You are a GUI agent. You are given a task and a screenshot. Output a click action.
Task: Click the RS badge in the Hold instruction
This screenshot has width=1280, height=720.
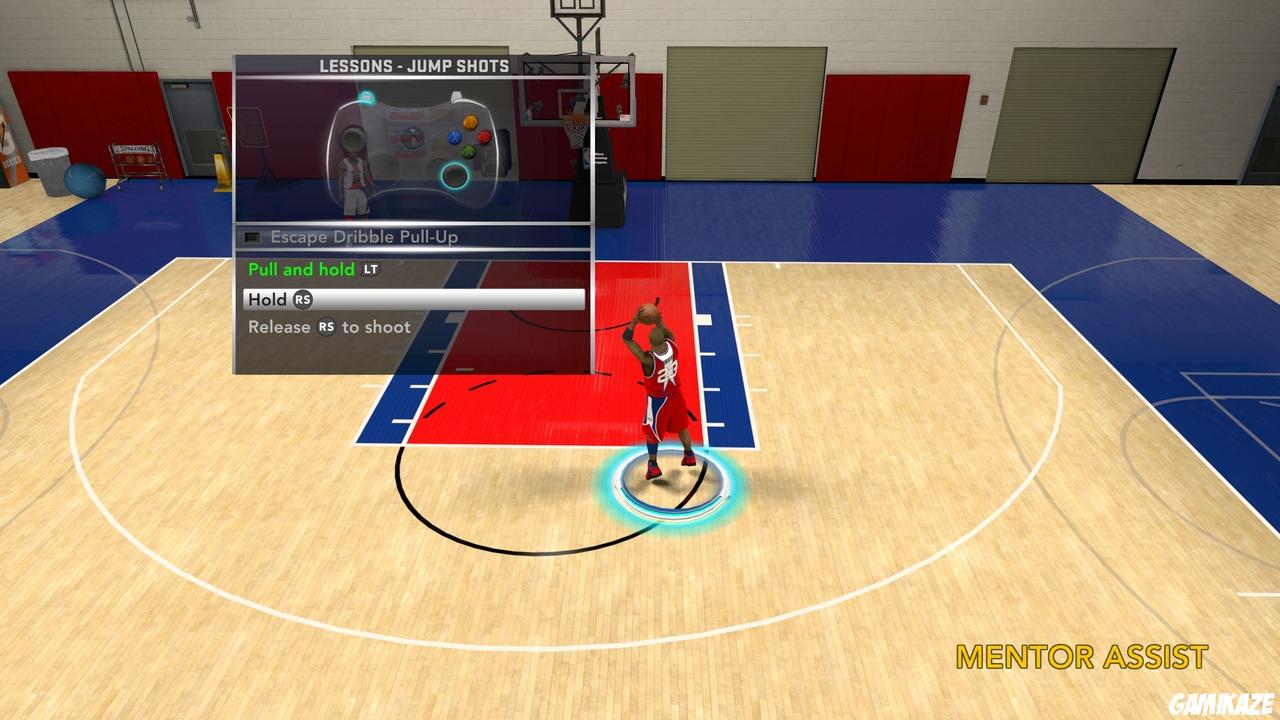(303, 299)
